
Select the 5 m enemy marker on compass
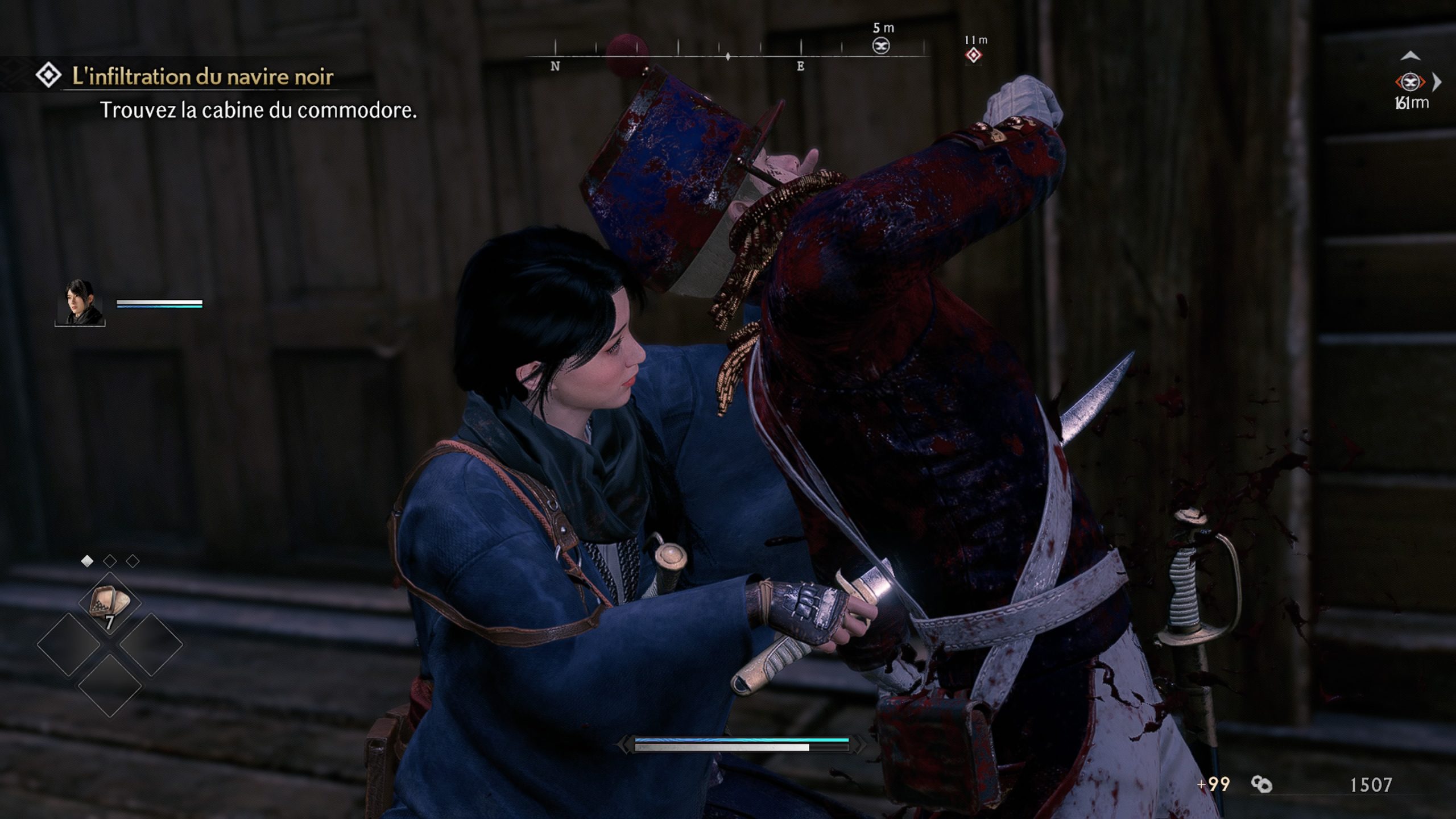click(881, 45)
